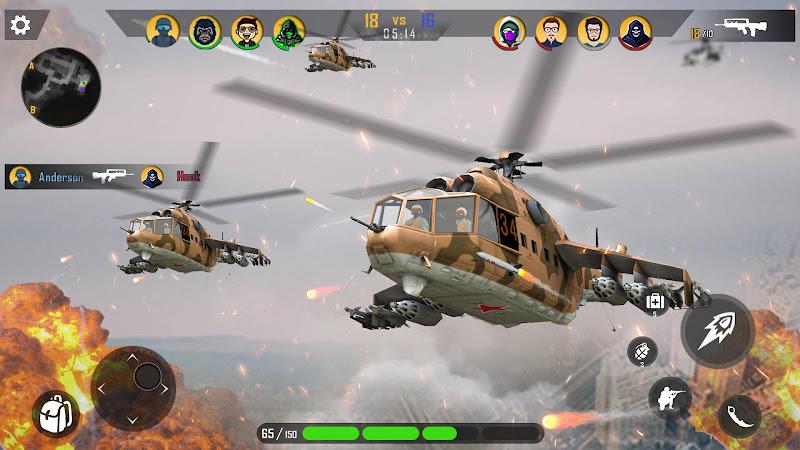
Task: Open the settings gear menu
Action: click(x=19, y=24)
